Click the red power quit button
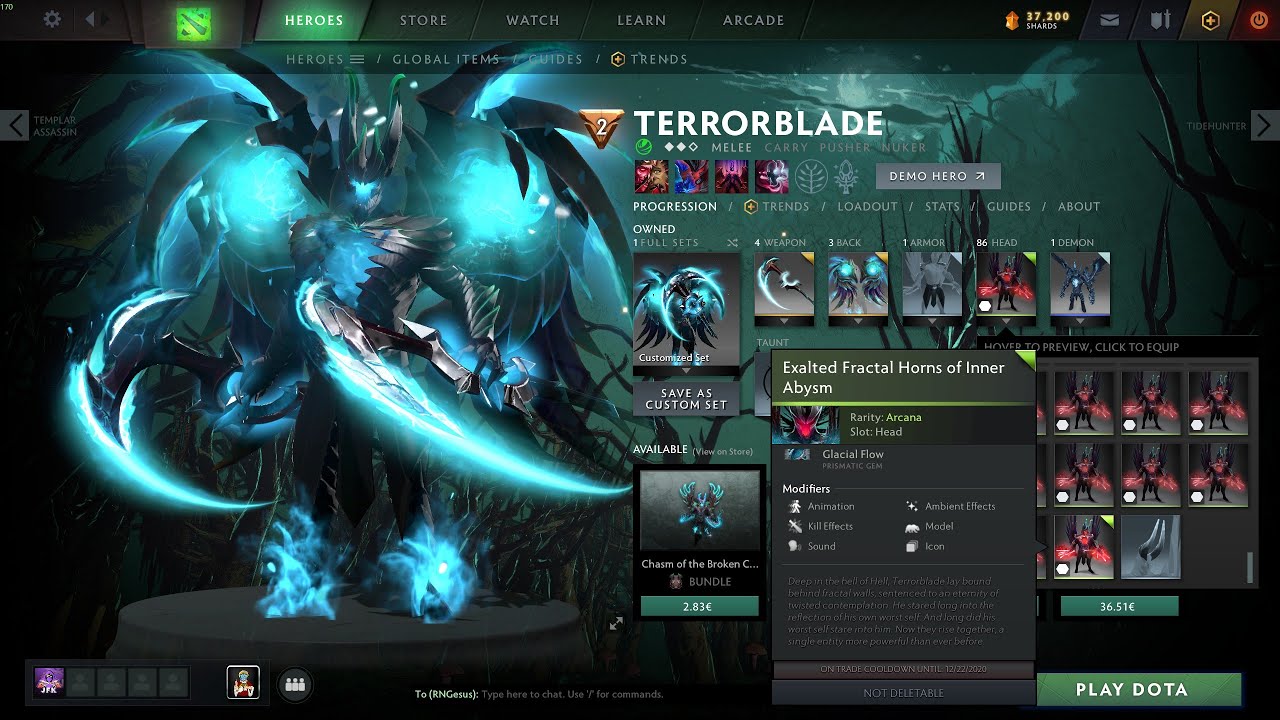This screenshot has height=720, width=1280. (x=1258, y=20)
